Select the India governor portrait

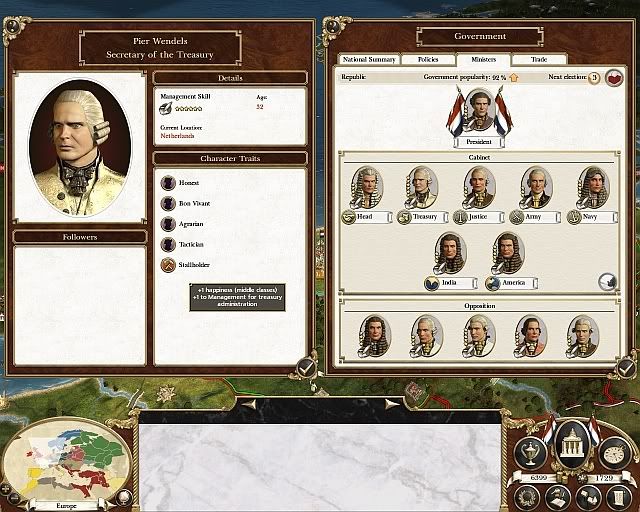(452, 254)
